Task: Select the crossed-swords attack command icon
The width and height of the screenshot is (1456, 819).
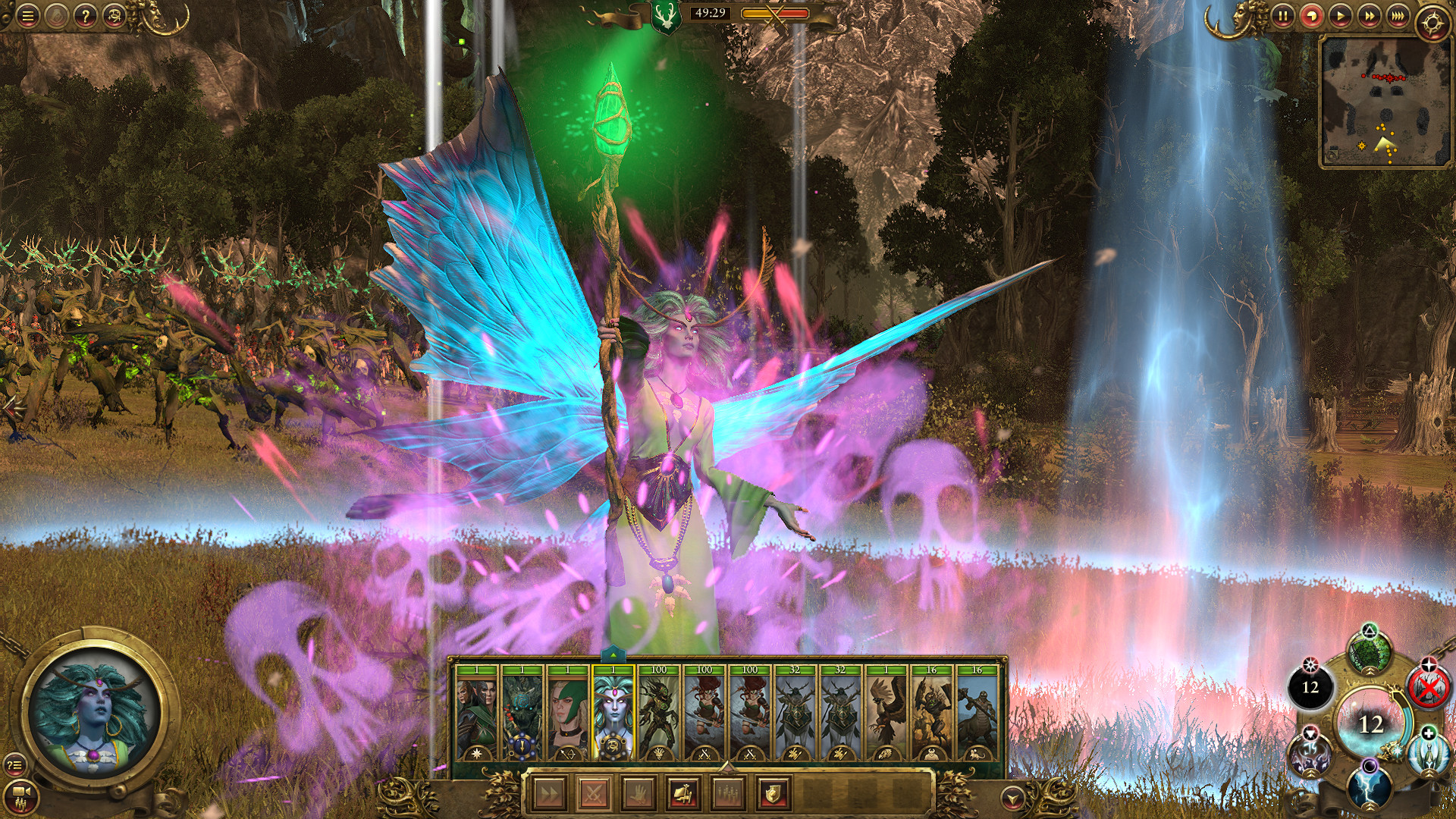Action: click(594, 793)
